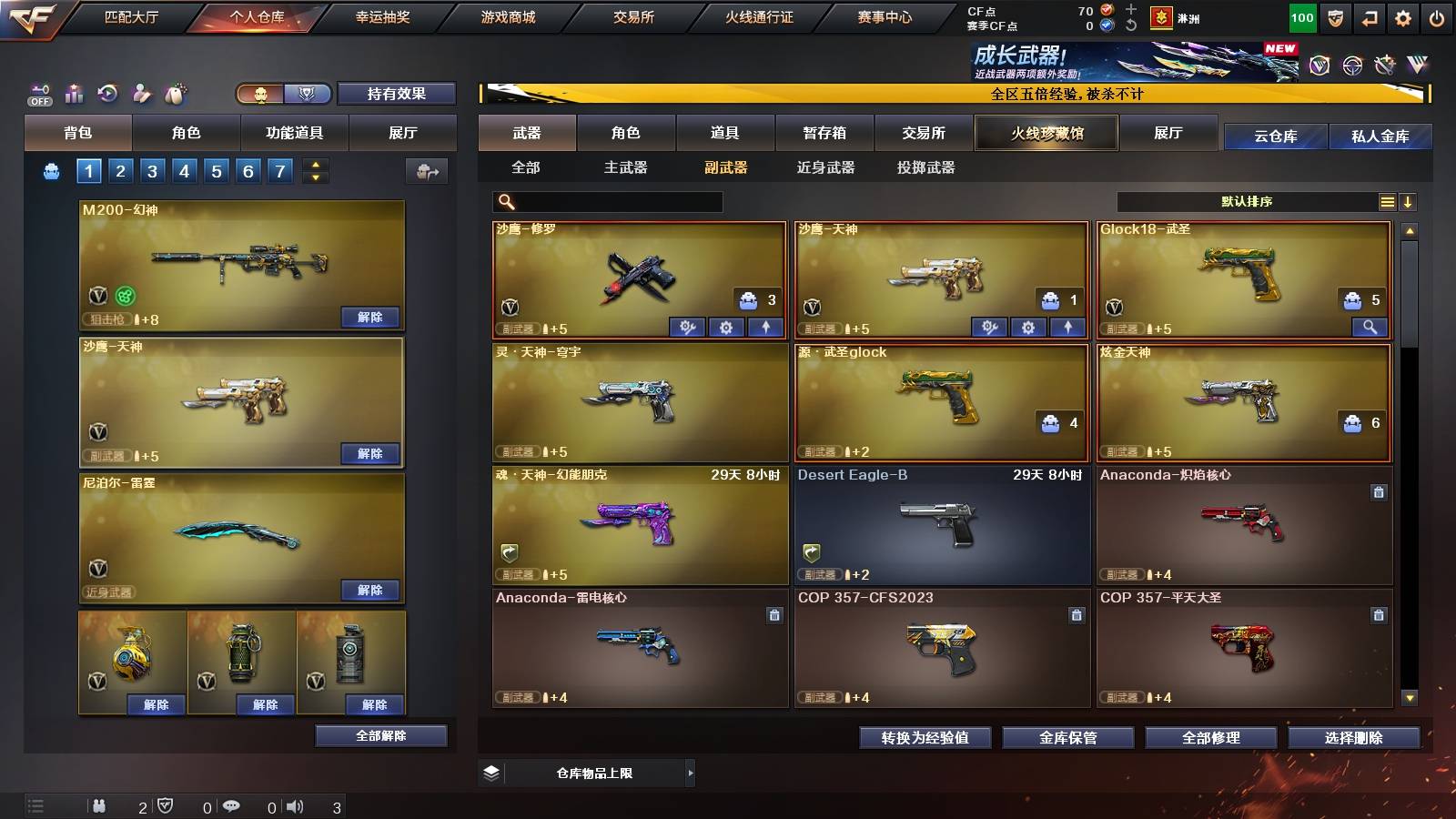The height and width of the screenshot is (819, 1456).
Task: Click the 金库保管 button at bottom
Action: (1067, 738)
